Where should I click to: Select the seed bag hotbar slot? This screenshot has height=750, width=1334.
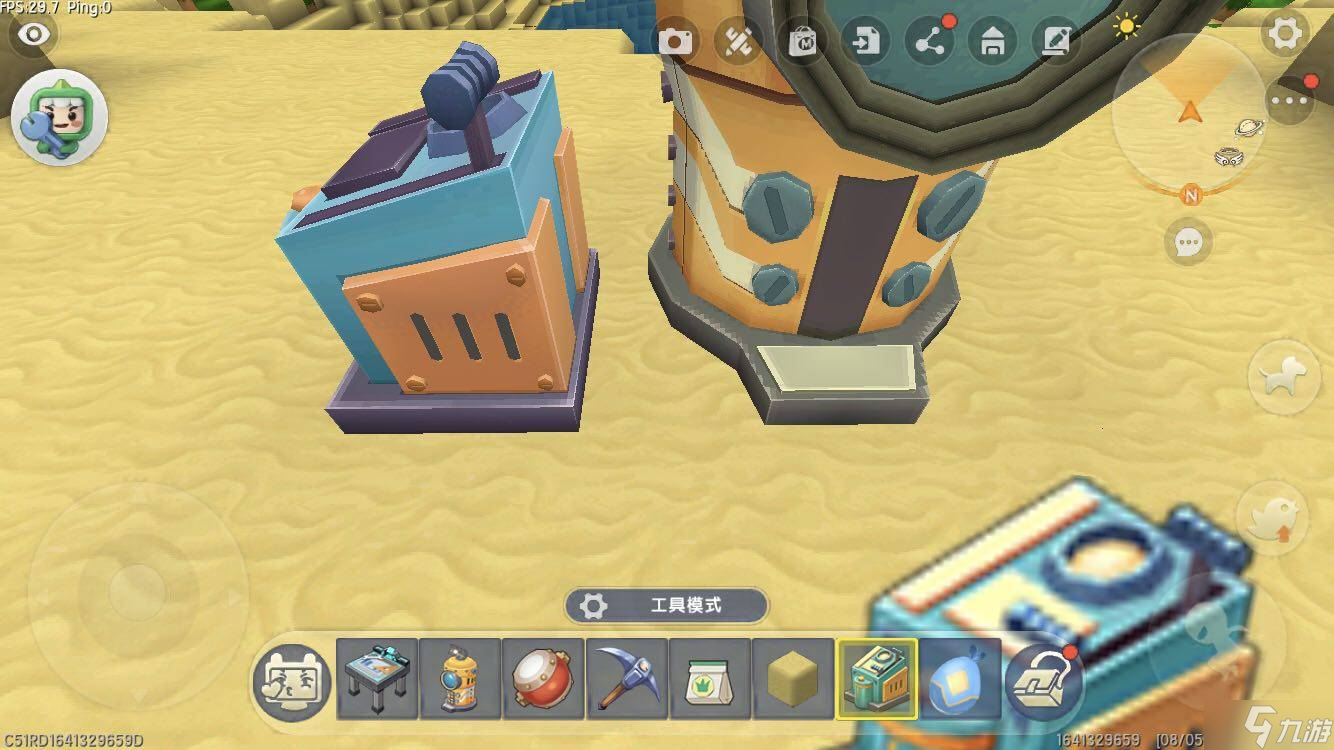709,680
